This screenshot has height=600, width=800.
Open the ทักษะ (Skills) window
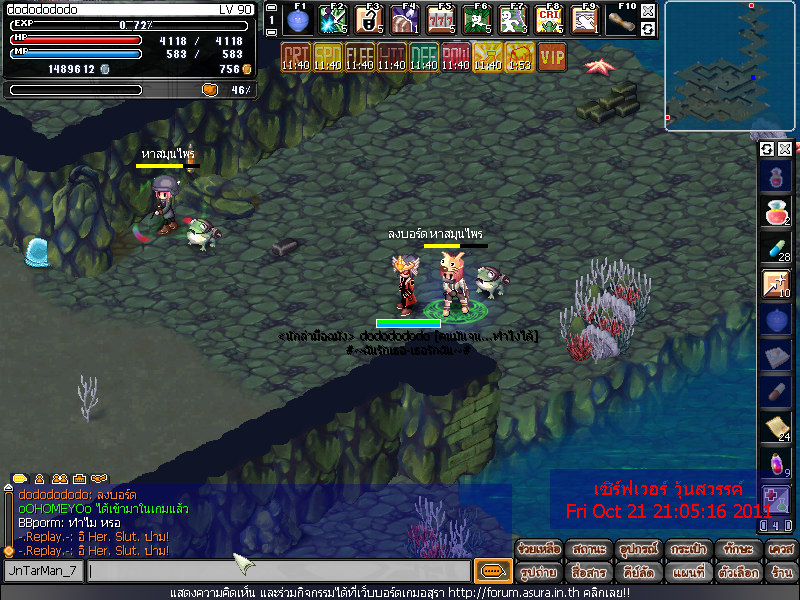(738, 549)
